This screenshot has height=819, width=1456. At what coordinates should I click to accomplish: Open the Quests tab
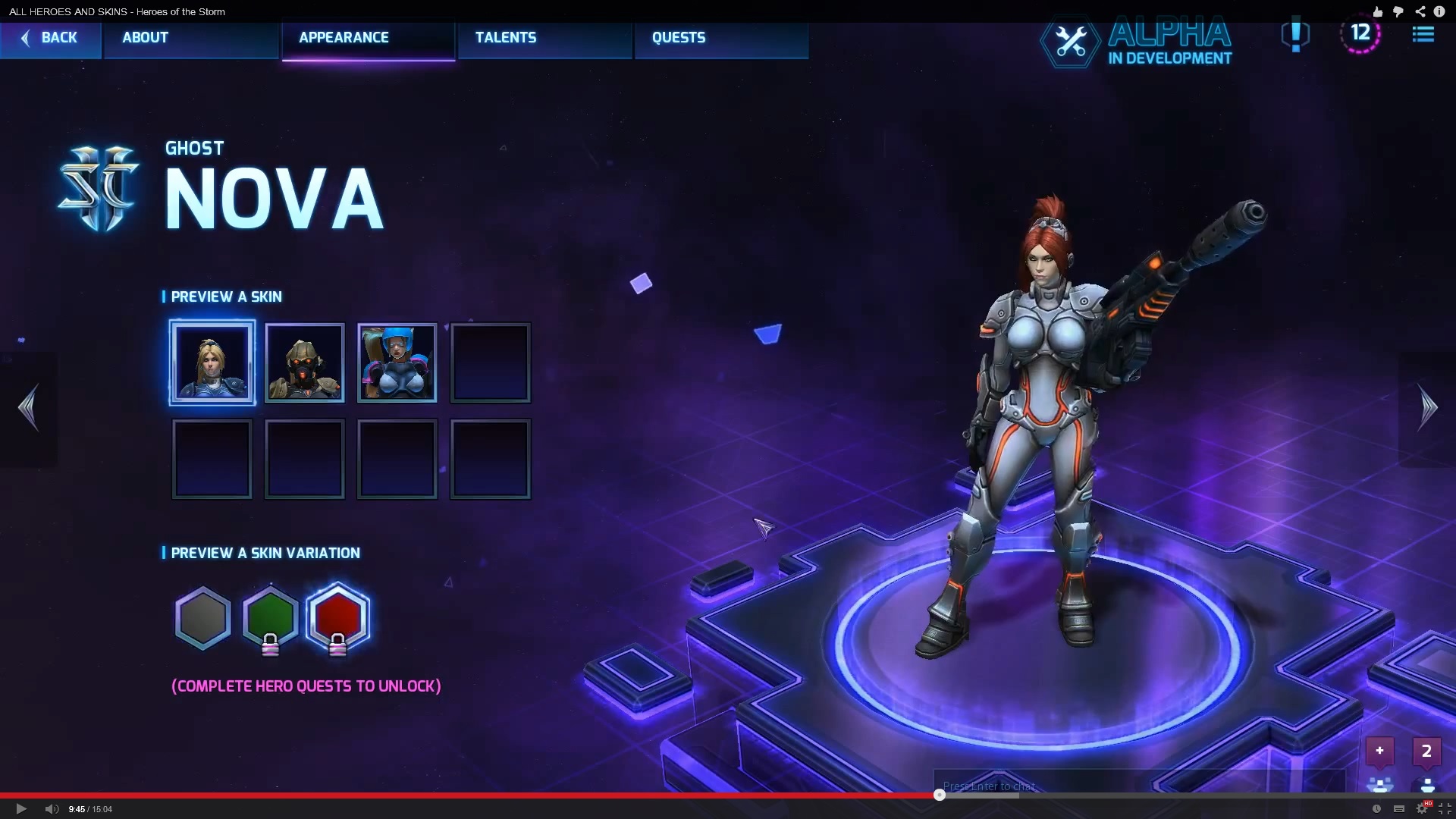click(679, 37)
